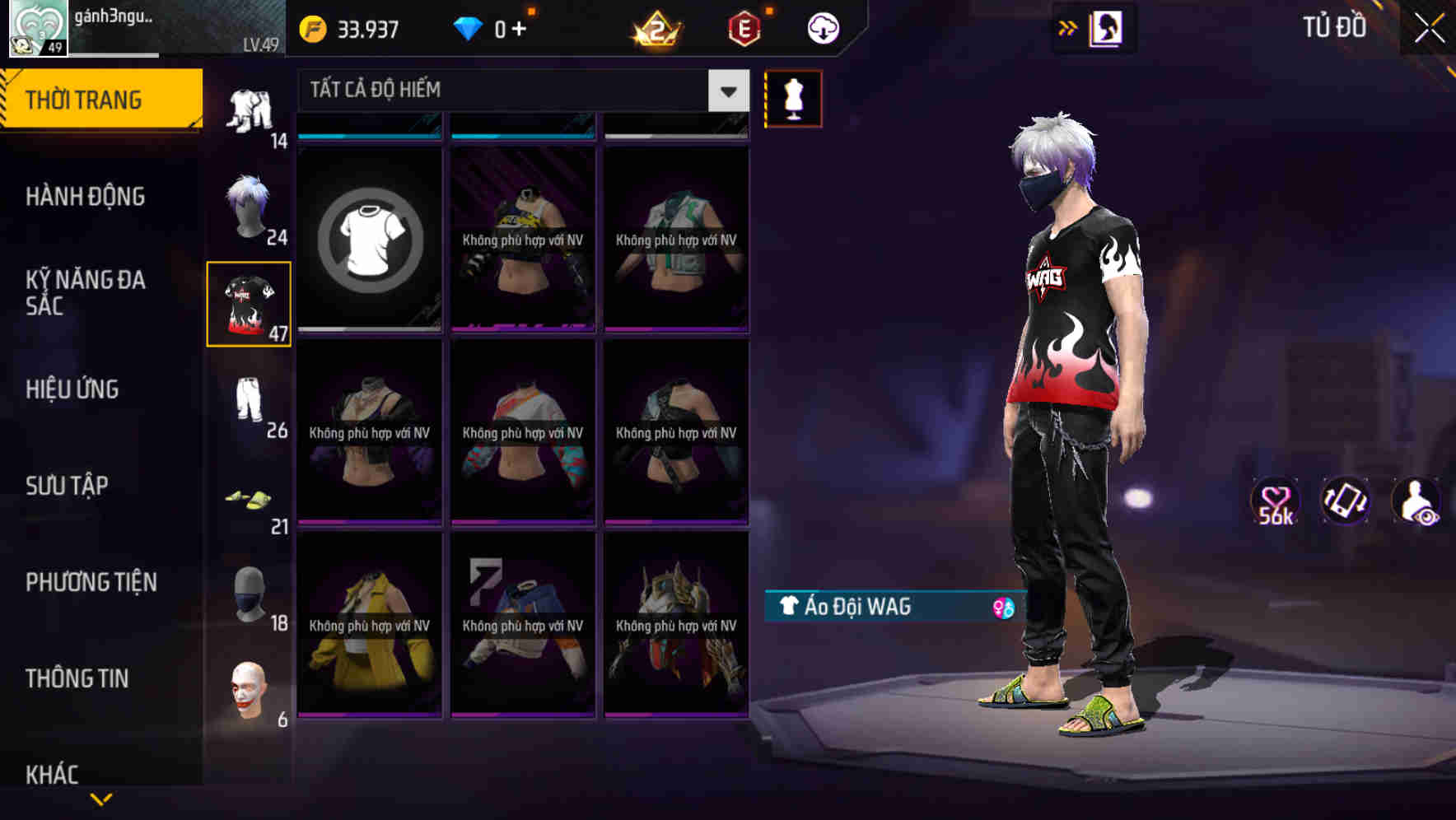Open the PHƯƠNG TIỆN category

91,582
